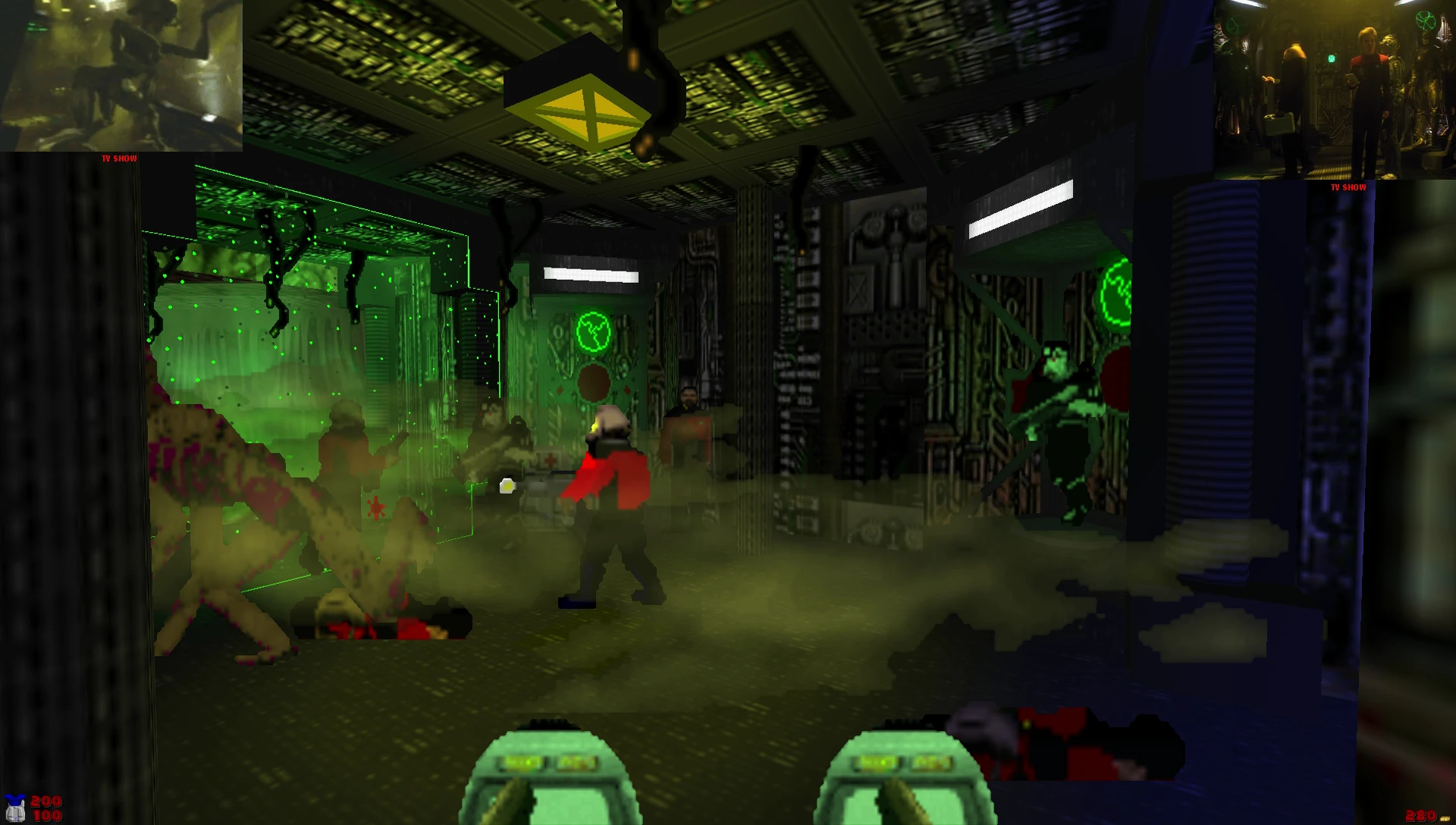Click the Borg drone standing in the right alcove
This screenshot has height=825, width=1456.
(x=1062, y=425)
